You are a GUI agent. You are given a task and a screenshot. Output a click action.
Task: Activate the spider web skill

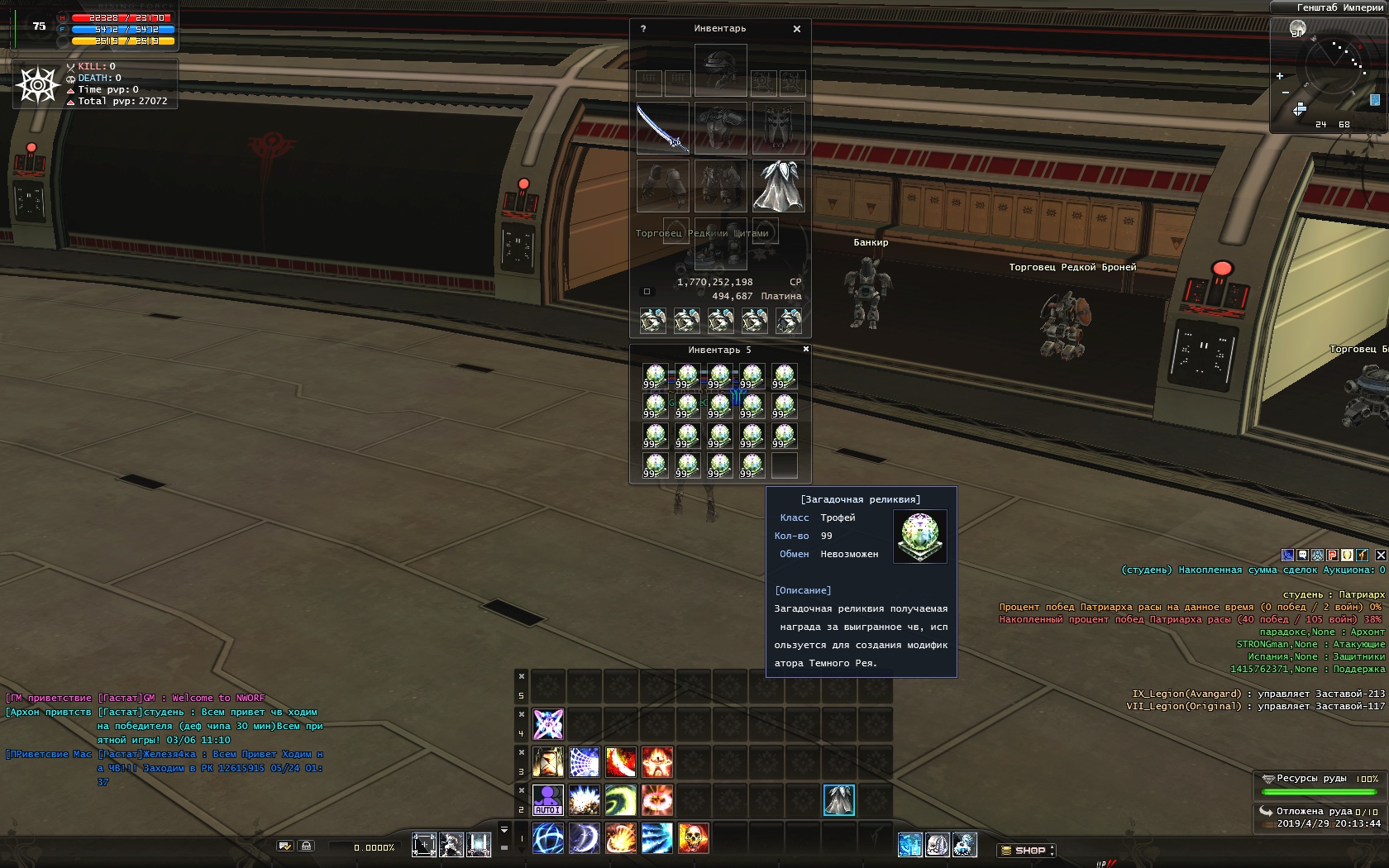584,762
